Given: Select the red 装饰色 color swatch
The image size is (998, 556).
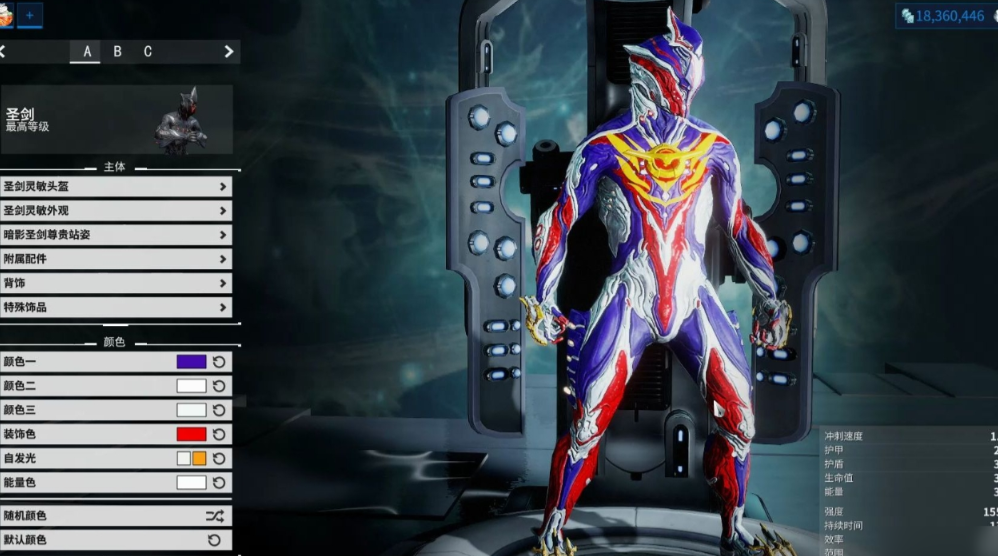Looking at the screenshot, I should [191, 434].
